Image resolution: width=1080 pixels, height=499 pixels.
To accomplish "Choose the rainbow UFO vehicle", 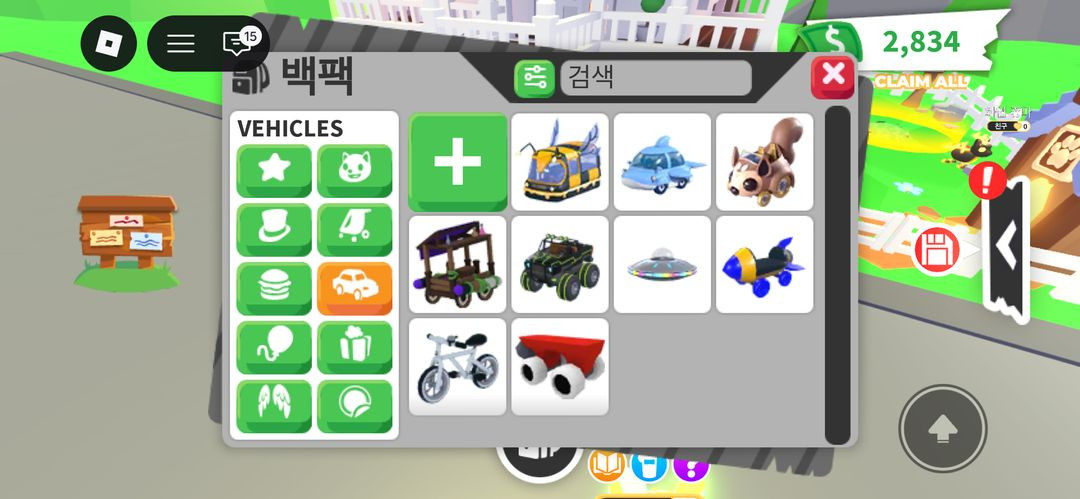I will [x=662, y=264].
